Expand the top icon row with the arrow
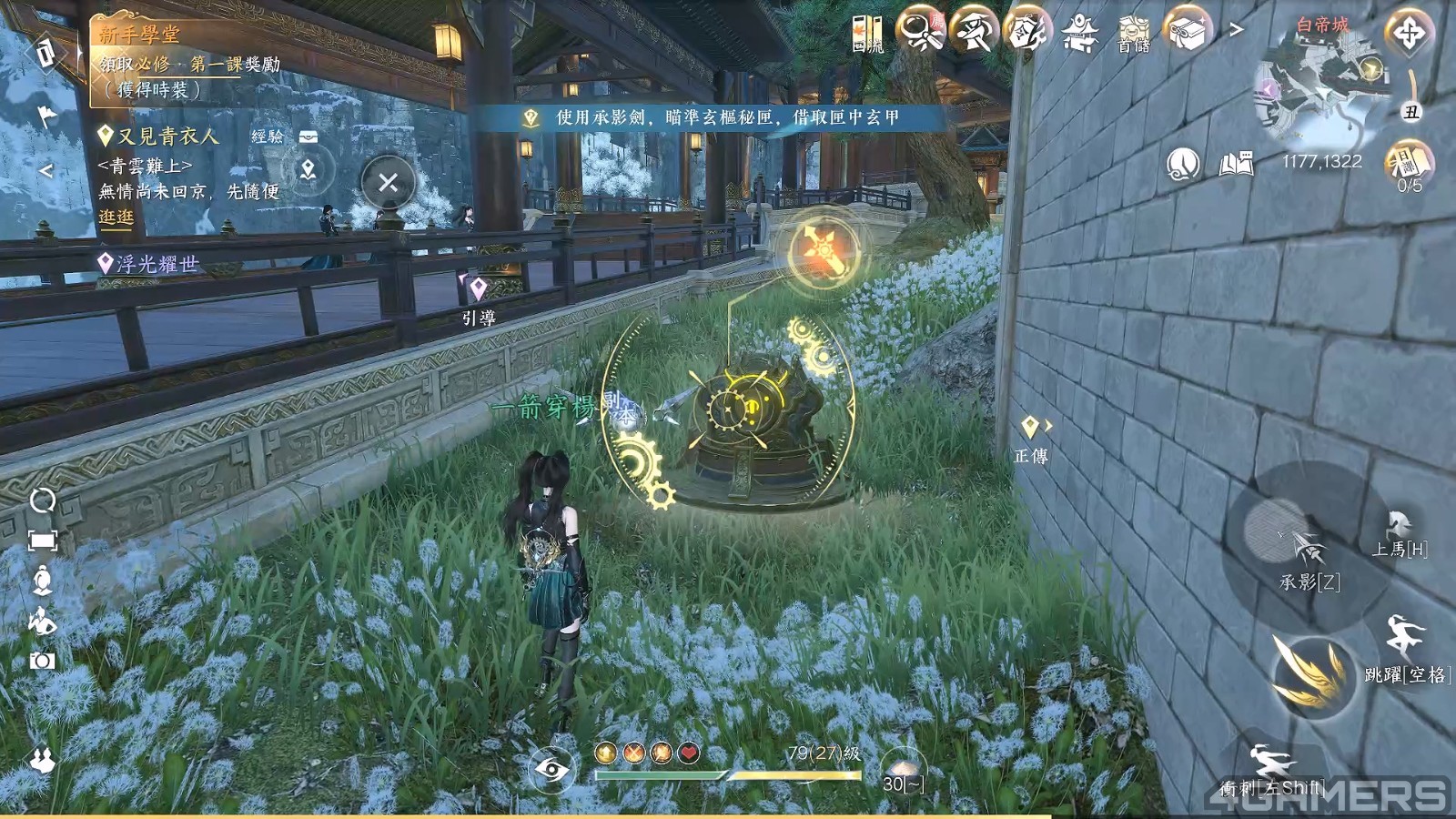 [1236, 30]
